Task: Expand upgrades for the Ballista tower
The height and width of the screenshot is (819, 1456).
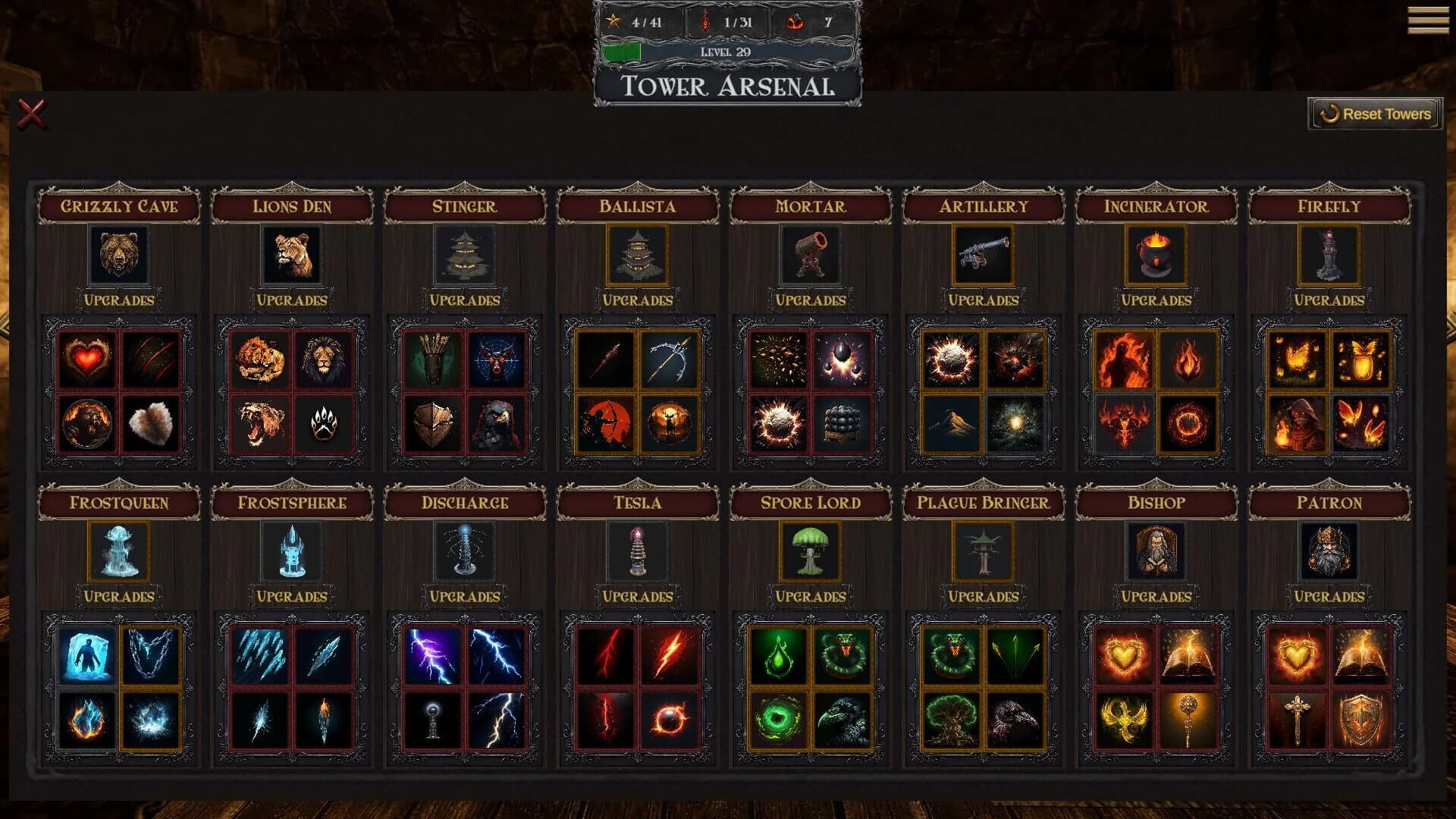Action: click(x=635, y=300)
